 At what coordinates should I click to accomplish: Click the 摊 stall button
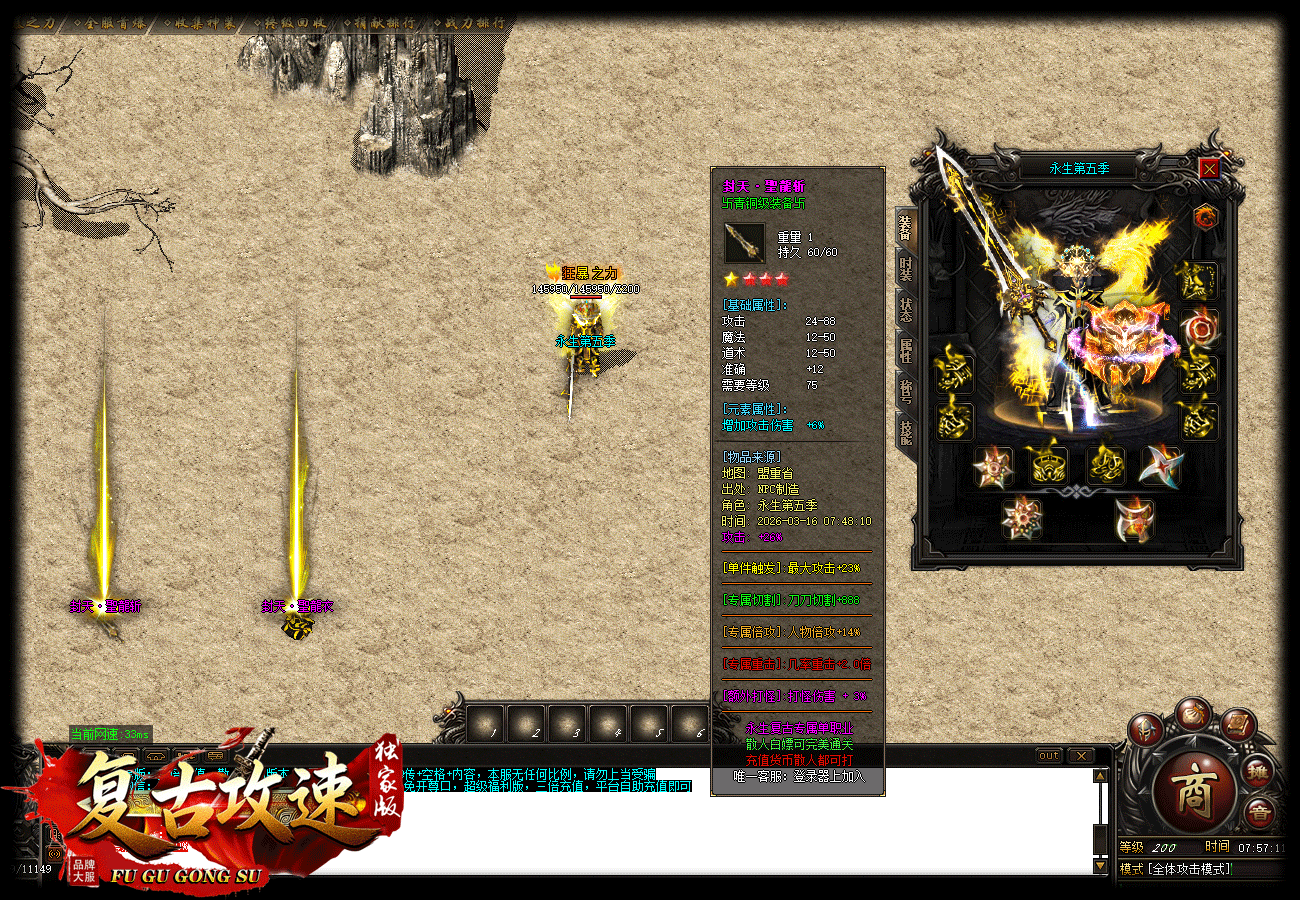tap(1259, 771)
